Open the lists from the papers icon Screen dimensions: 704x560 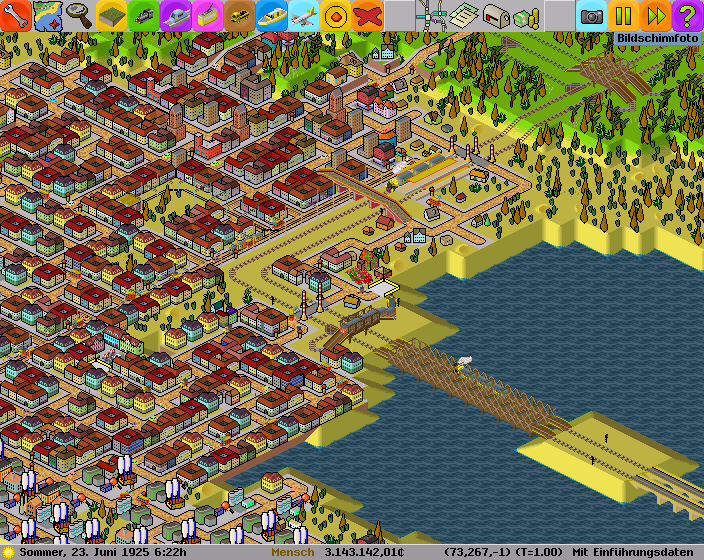pos(464,16)
